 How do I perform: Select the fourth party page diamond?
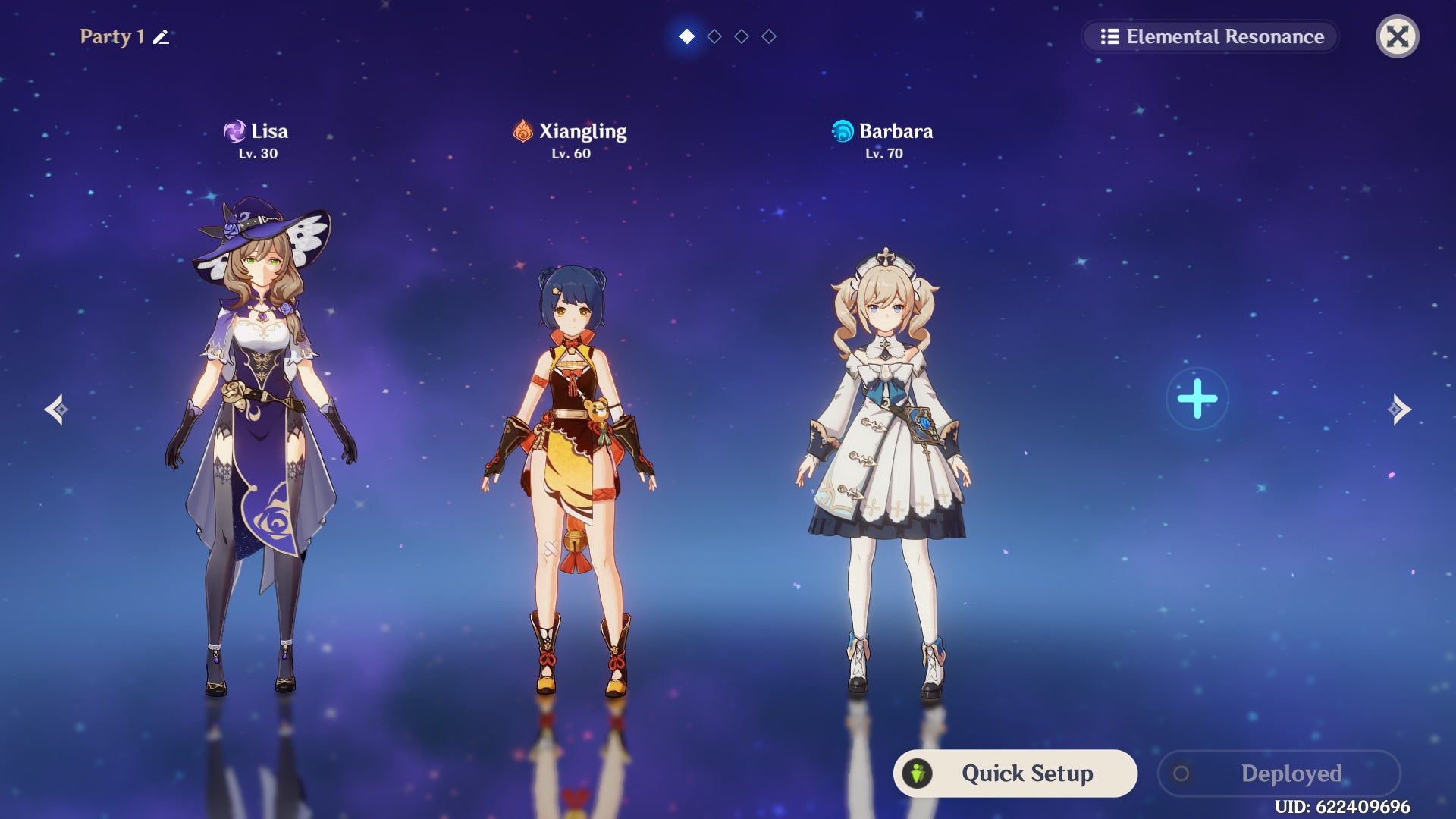(770, 35)
